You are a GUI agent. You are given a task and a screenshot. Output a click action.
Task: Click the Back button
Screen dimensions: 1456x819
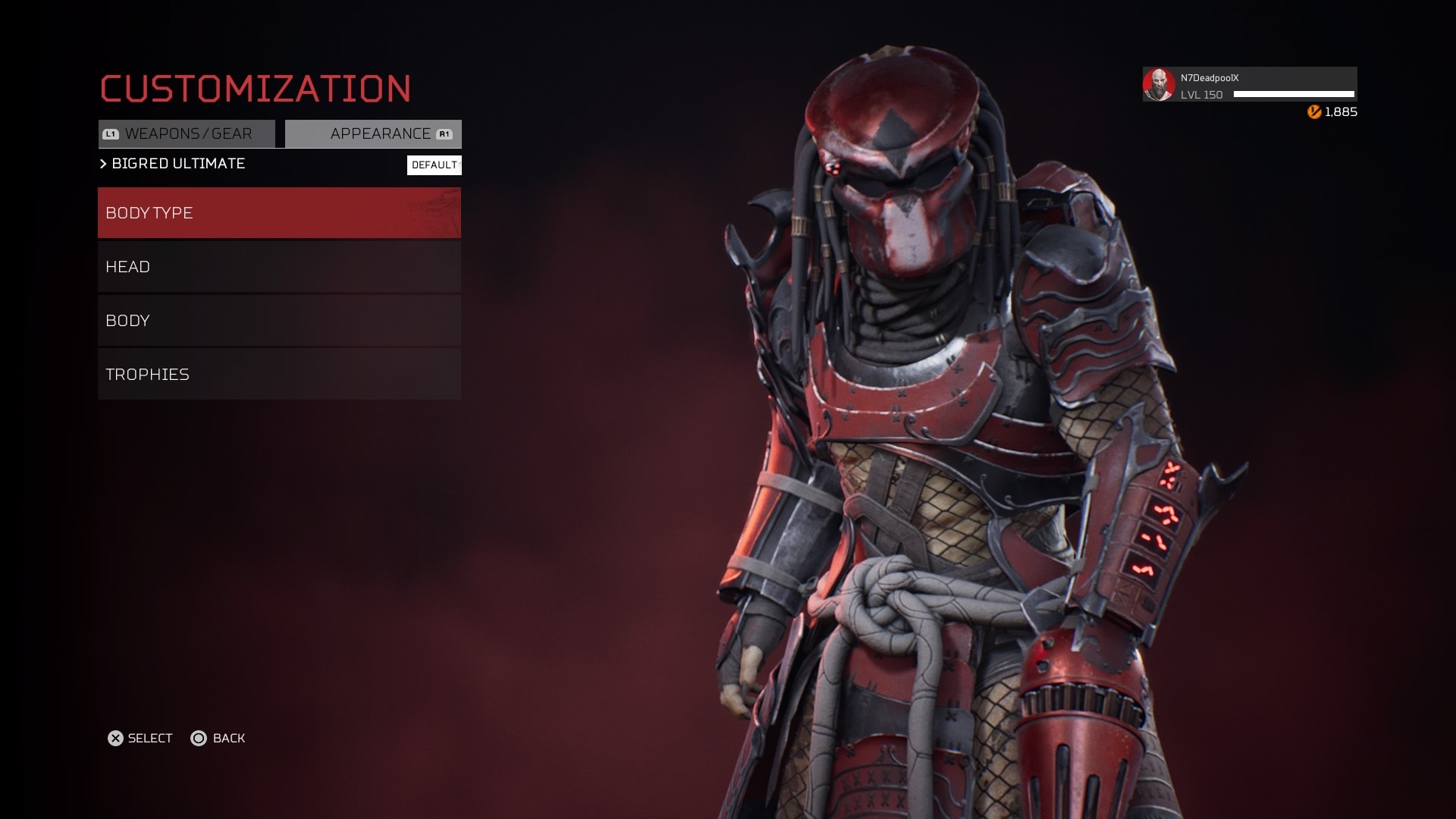tap(218, 739)
